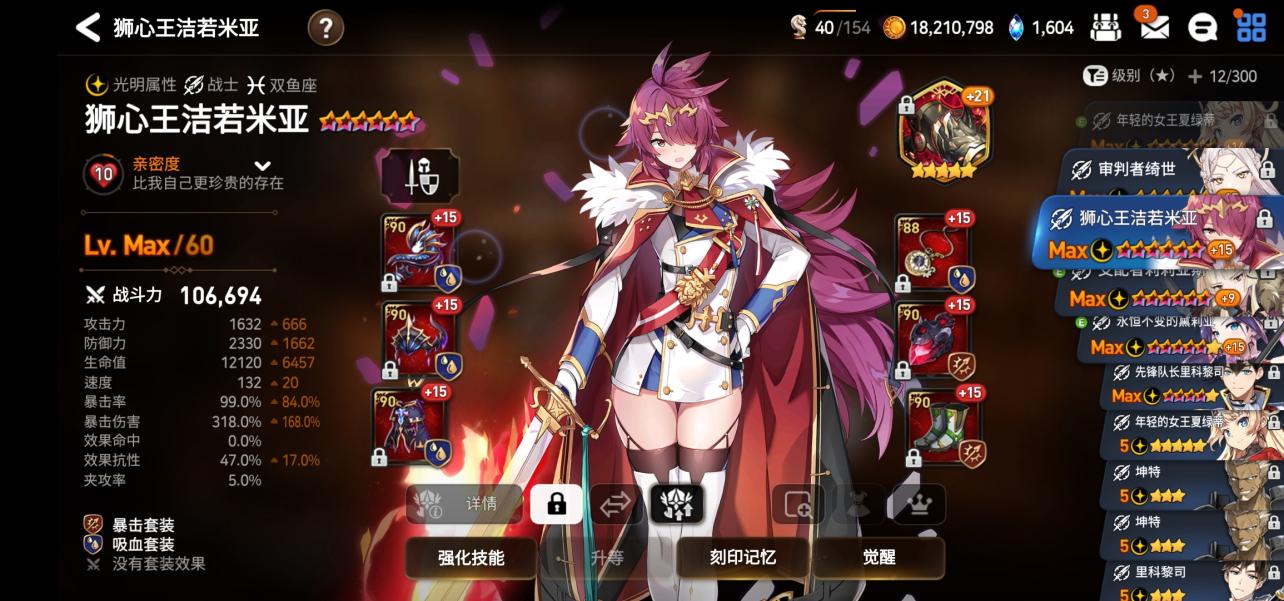1284x601 pixels.
Task: Change the 级别 hero list sorting
Action: (x=1129, y=76)
